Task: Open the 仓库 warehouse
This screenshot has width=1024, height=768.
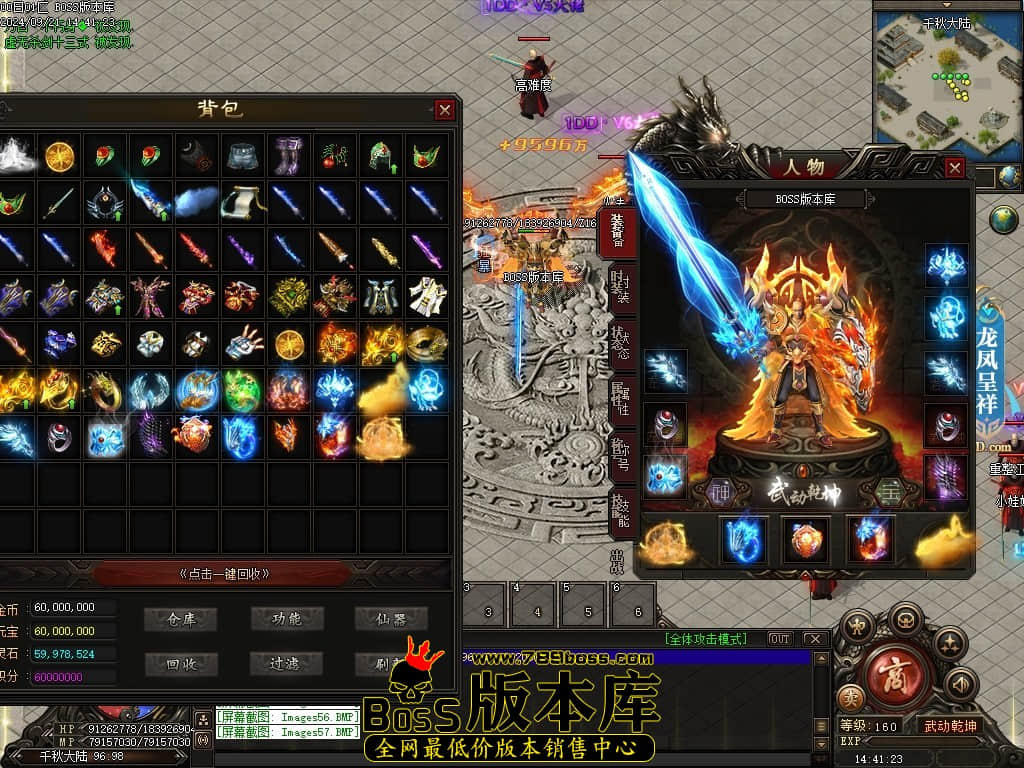Action: (181, 619)
